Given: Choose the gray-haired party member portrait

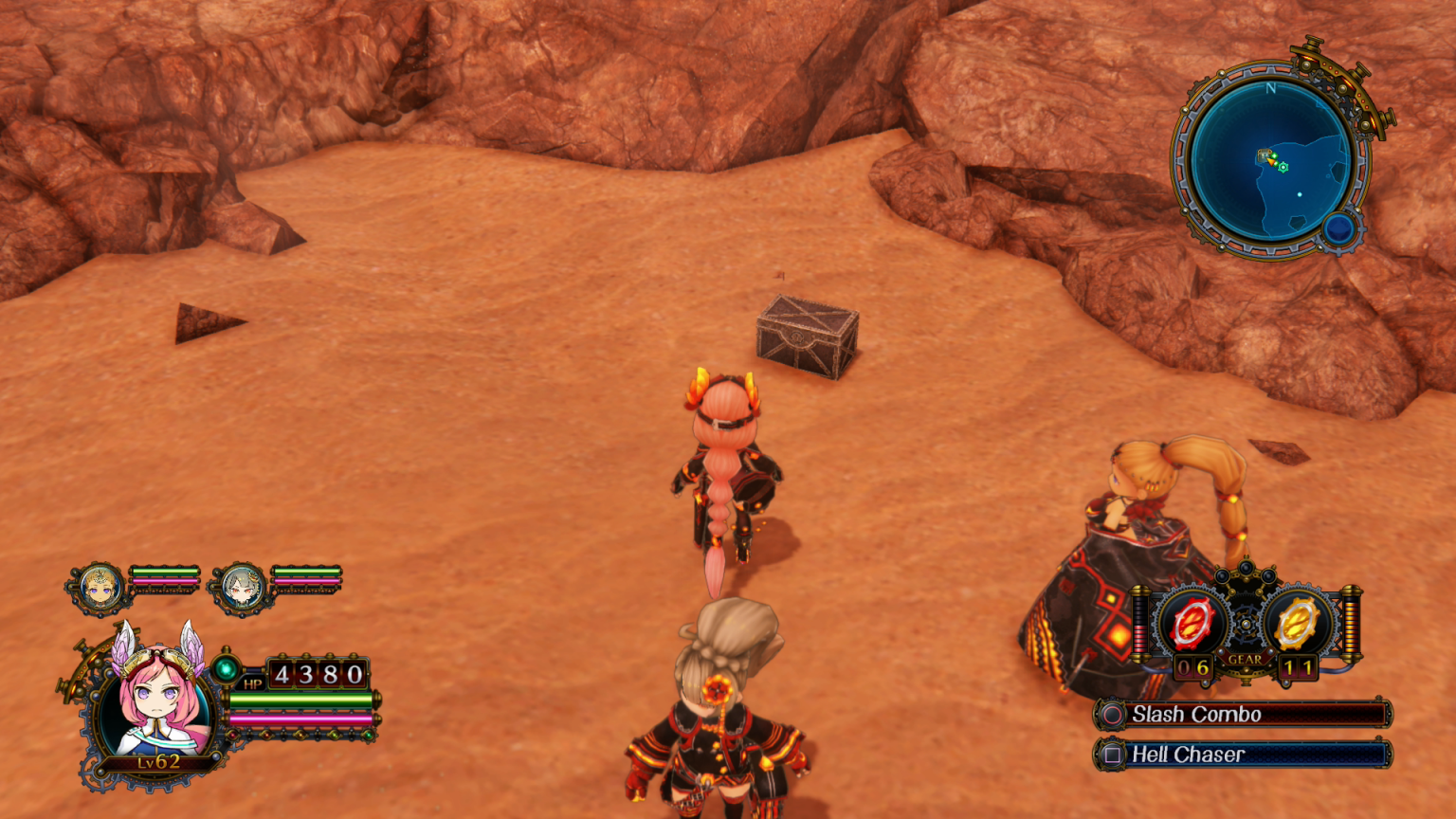Looking at the screenshot, I should click(x=241, y=588).
